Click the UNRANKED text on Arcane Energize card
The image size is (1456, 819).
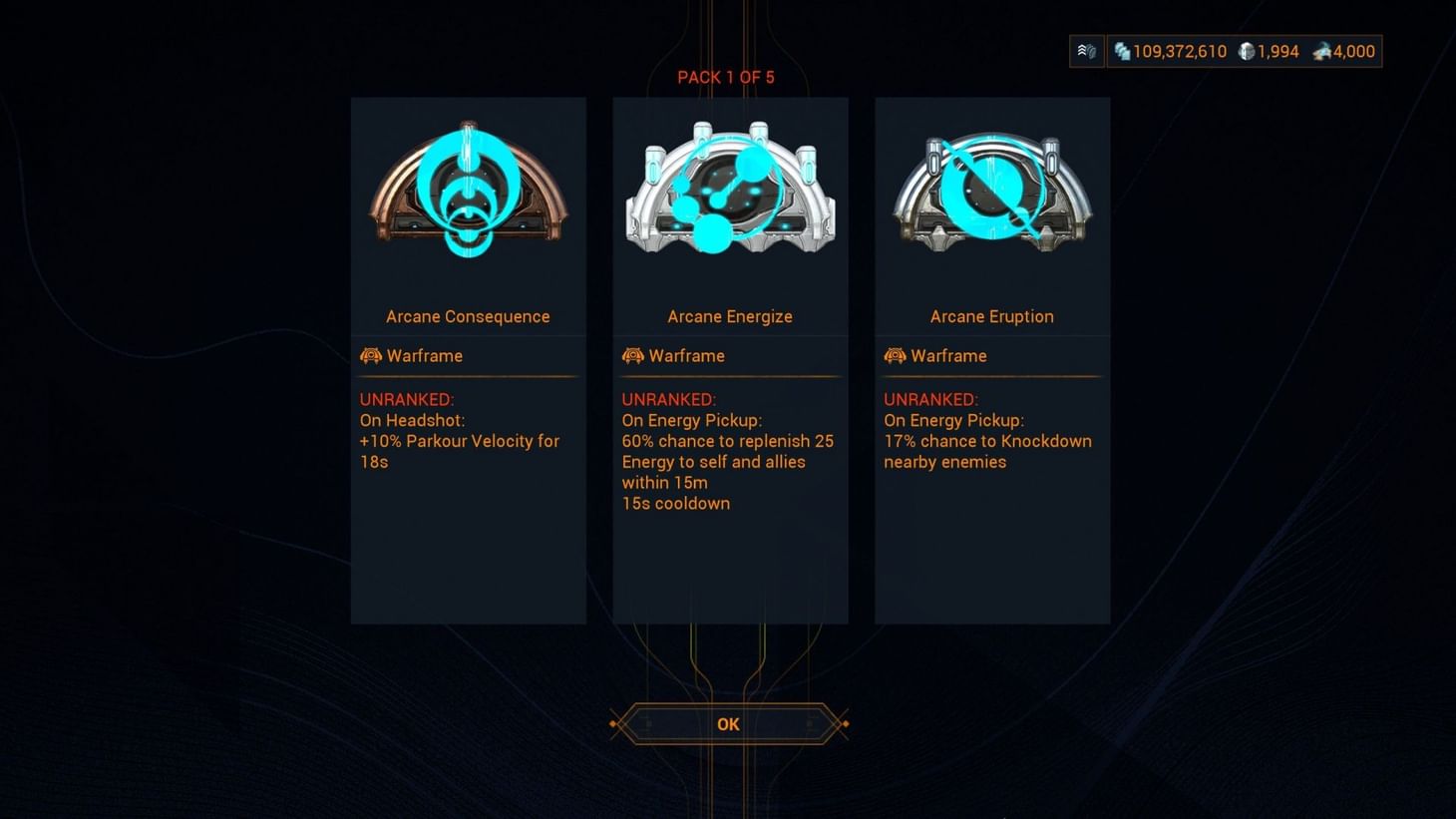(x=669, y=398)
